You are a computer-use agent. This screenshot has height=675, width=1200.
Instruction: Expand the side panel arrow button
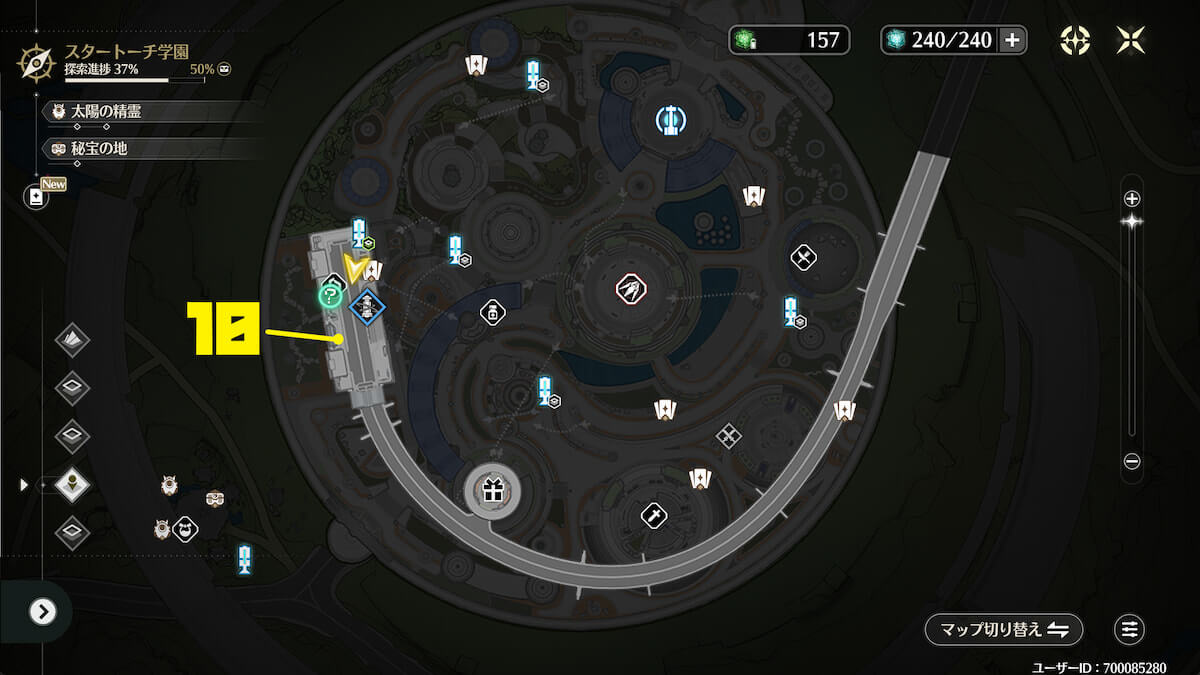click(x=42, y=611)
